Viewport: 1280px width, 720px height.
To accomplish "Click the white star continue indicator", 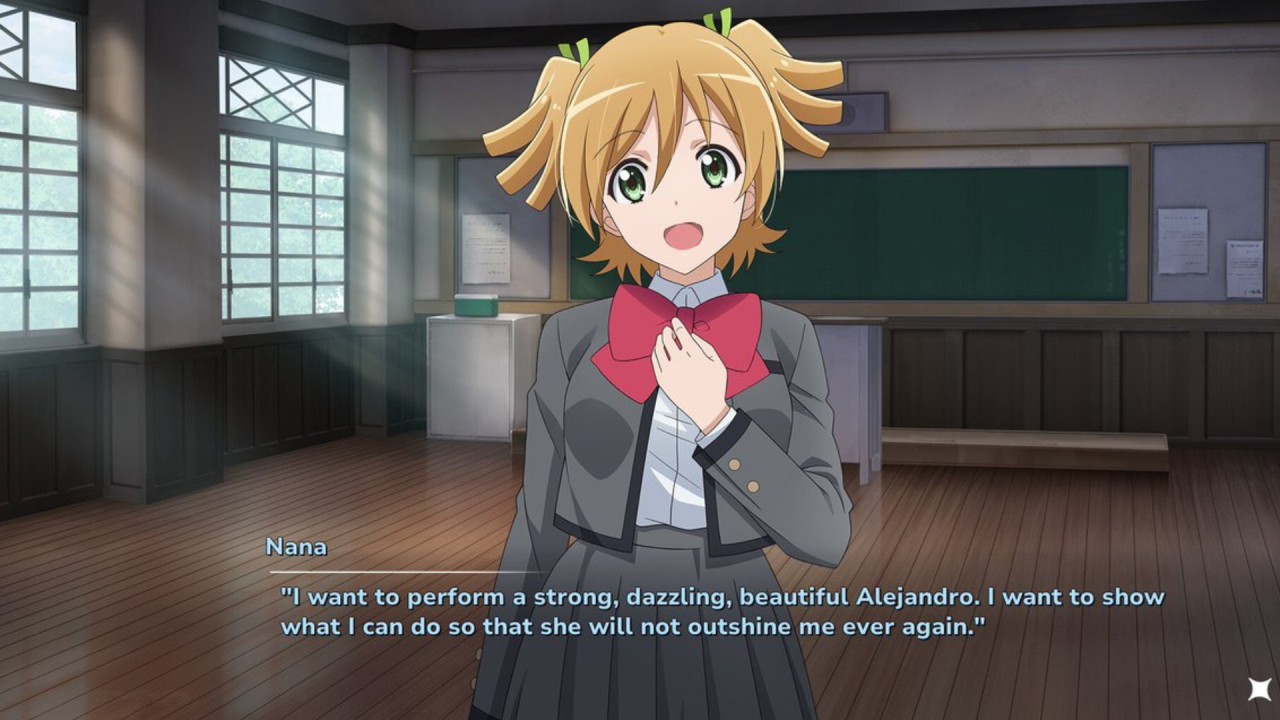I will click(x=1258, y=690).
